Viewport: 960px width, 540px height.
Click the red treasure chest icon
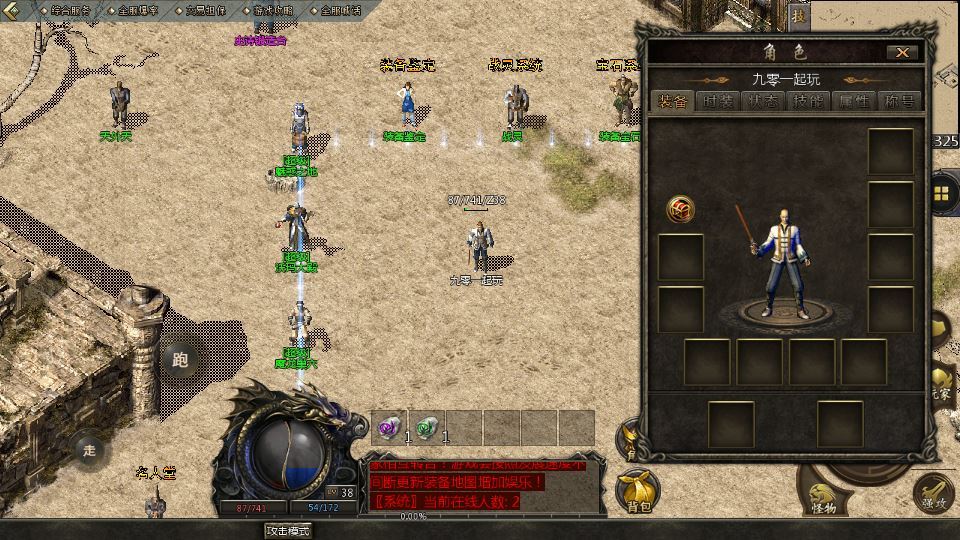tap(681, 210)
